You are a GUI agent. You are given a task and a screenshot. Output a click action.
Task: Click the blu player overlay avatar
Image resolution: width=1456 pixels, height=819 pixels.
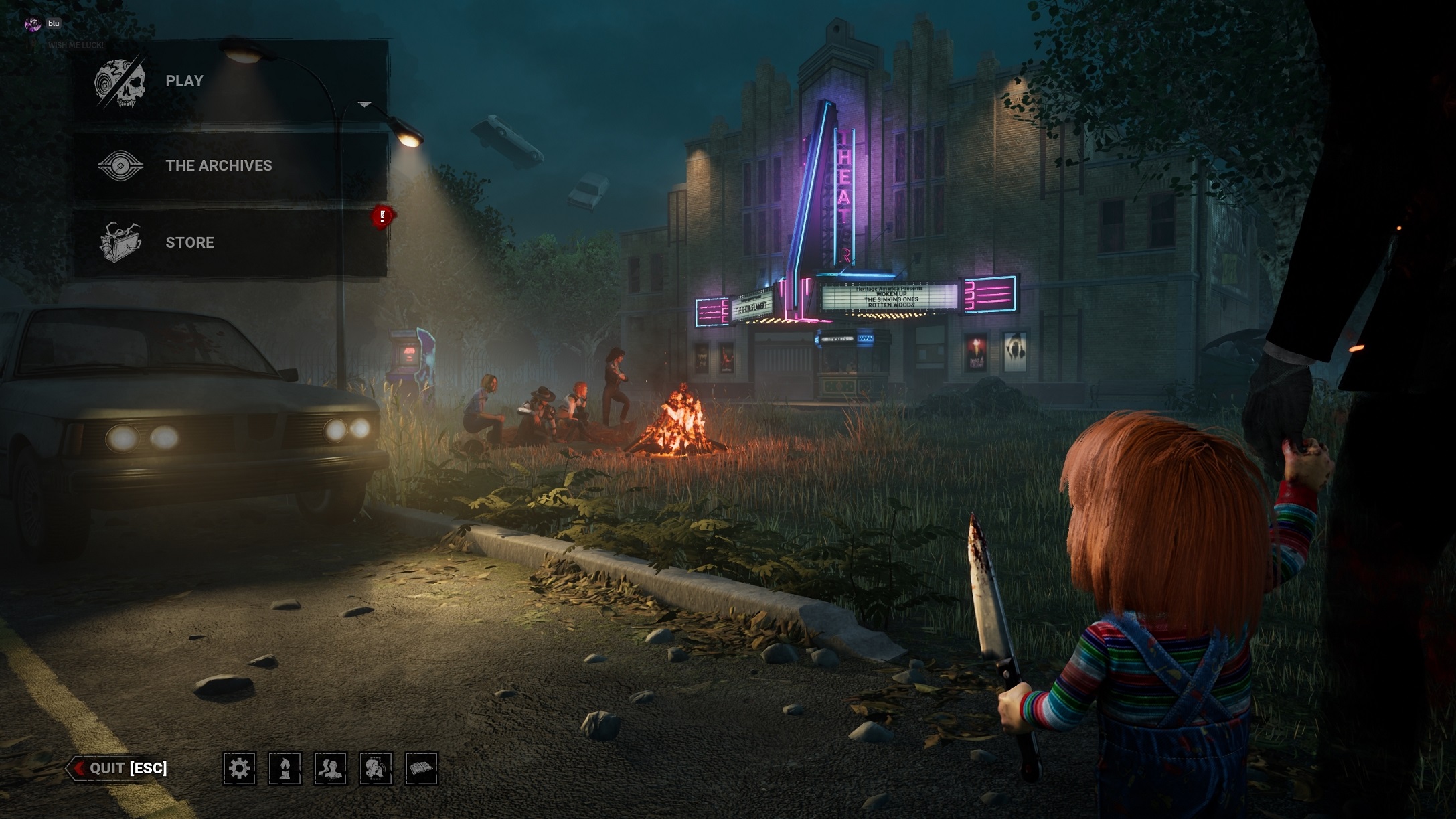33,25
